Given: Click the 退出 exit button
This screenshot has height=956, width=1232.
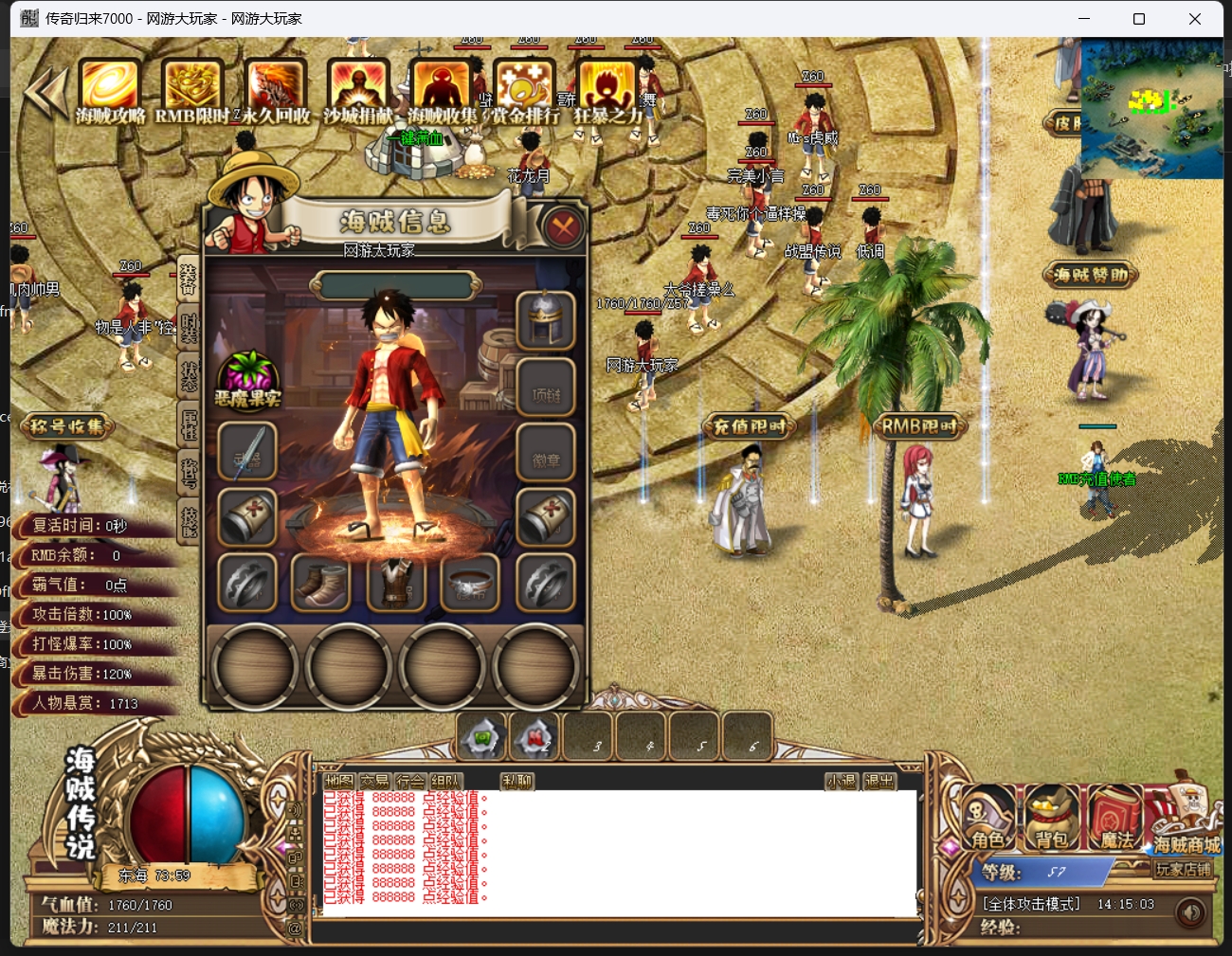Looking at the screenshot, I should (879, 781).
